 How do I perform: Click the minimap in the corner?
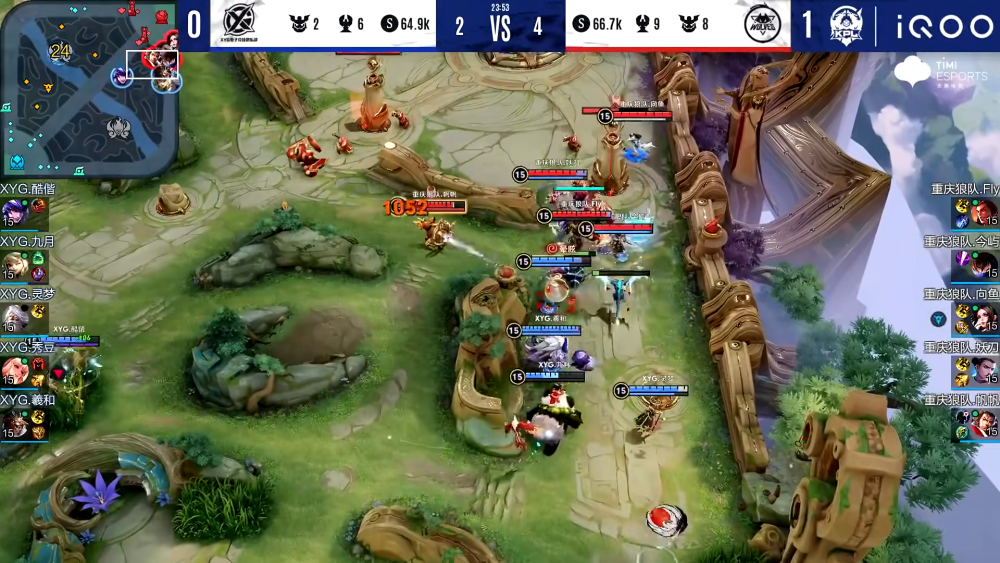pos(89,88)
